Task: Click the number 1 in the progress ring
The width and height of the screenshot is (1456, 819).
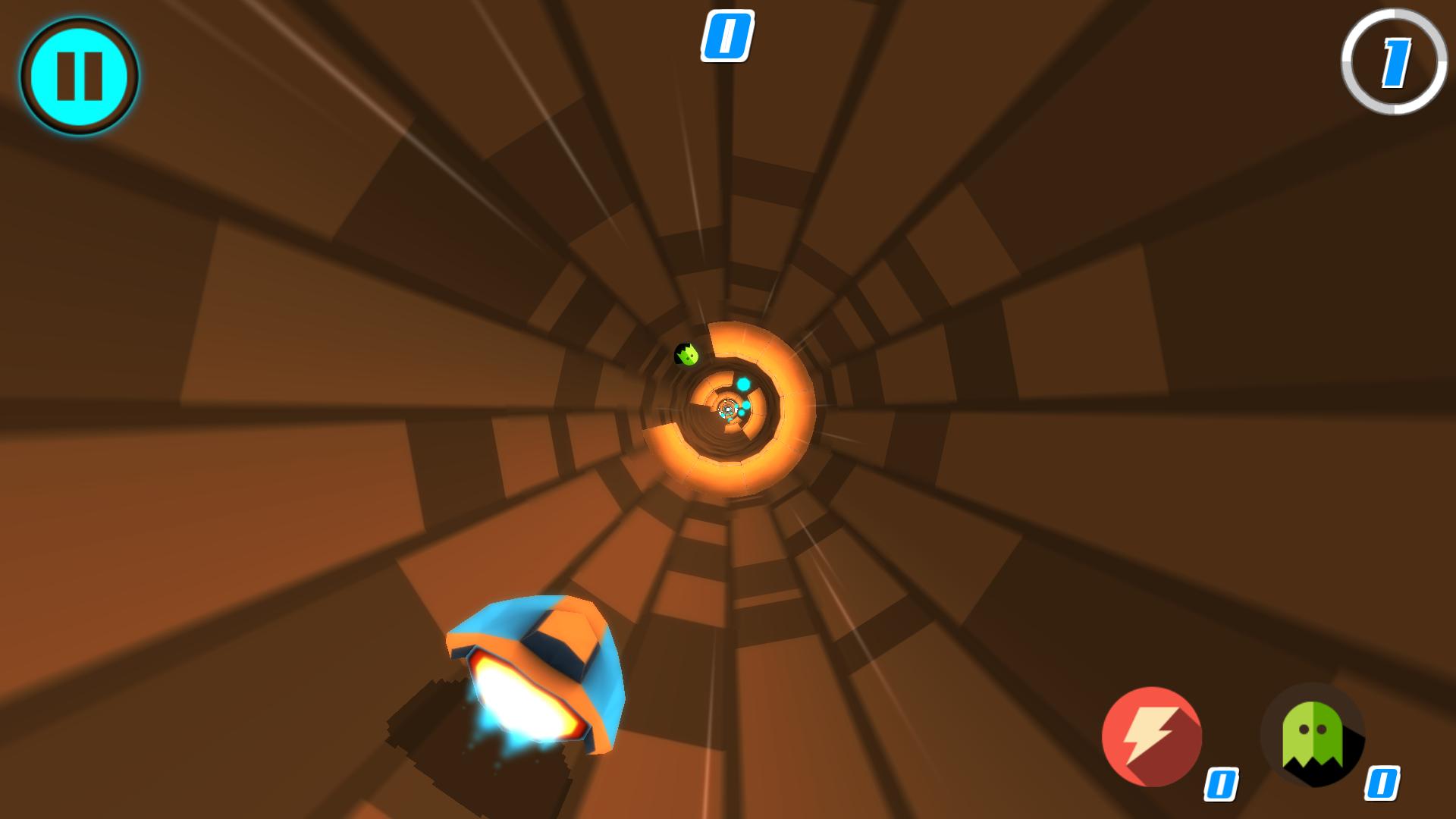Action: pos(1395,64)
